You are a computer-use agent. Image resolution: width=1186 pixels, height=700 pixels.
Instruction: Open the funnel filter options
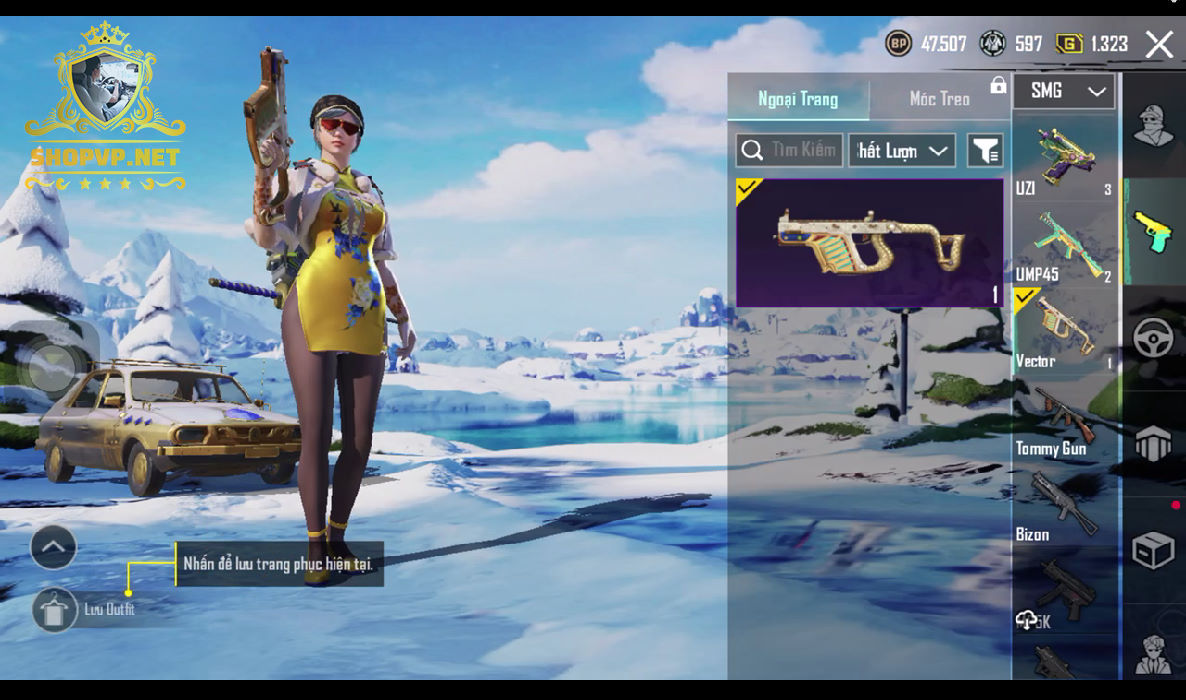tap(985, 150)
